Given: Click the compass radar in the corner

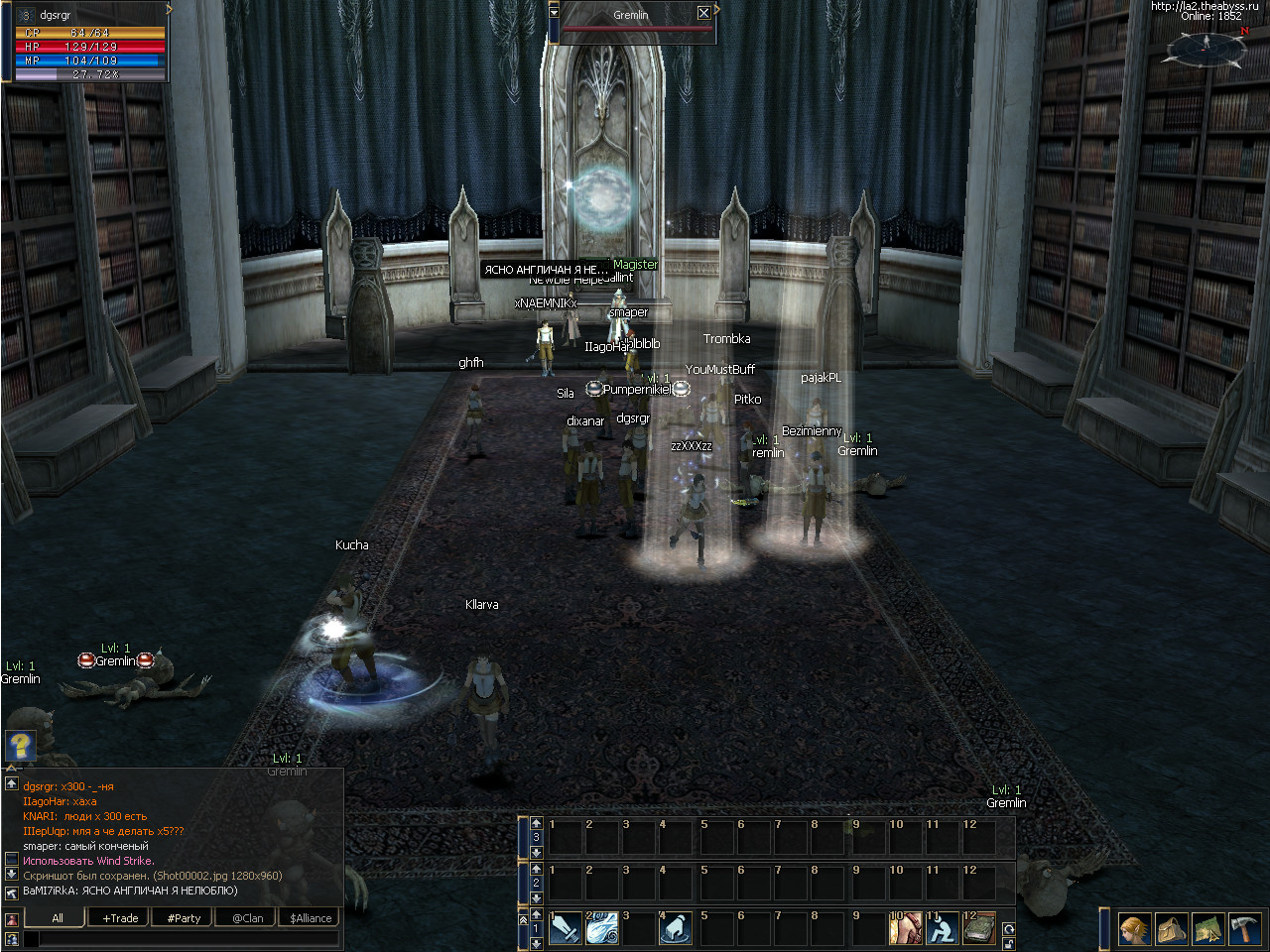Looking at the screenshot, I should tap(1206, 47).
